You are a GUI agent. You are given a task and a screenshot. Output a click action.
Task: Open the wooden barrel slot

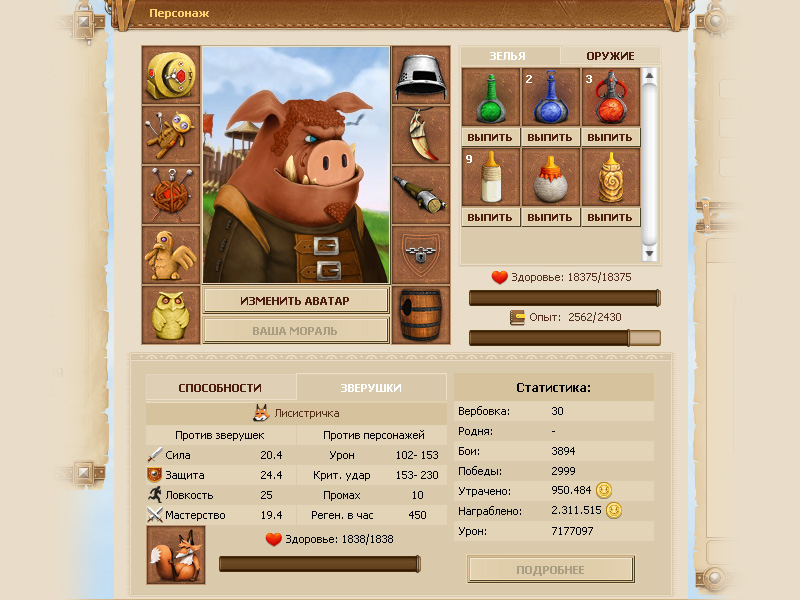click(x=421, y=314)
